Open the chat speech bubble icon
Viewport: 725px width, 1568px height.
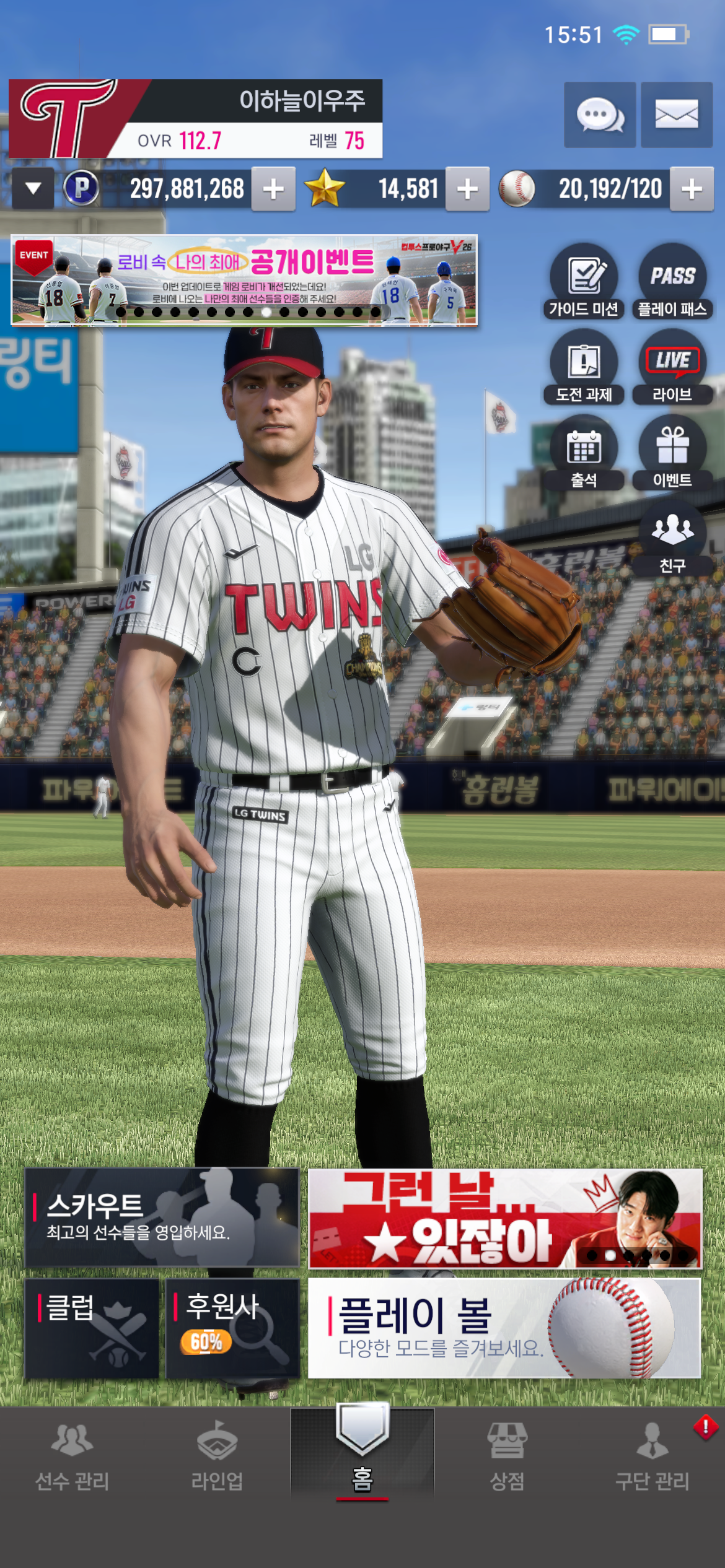(x=599, y=115)
